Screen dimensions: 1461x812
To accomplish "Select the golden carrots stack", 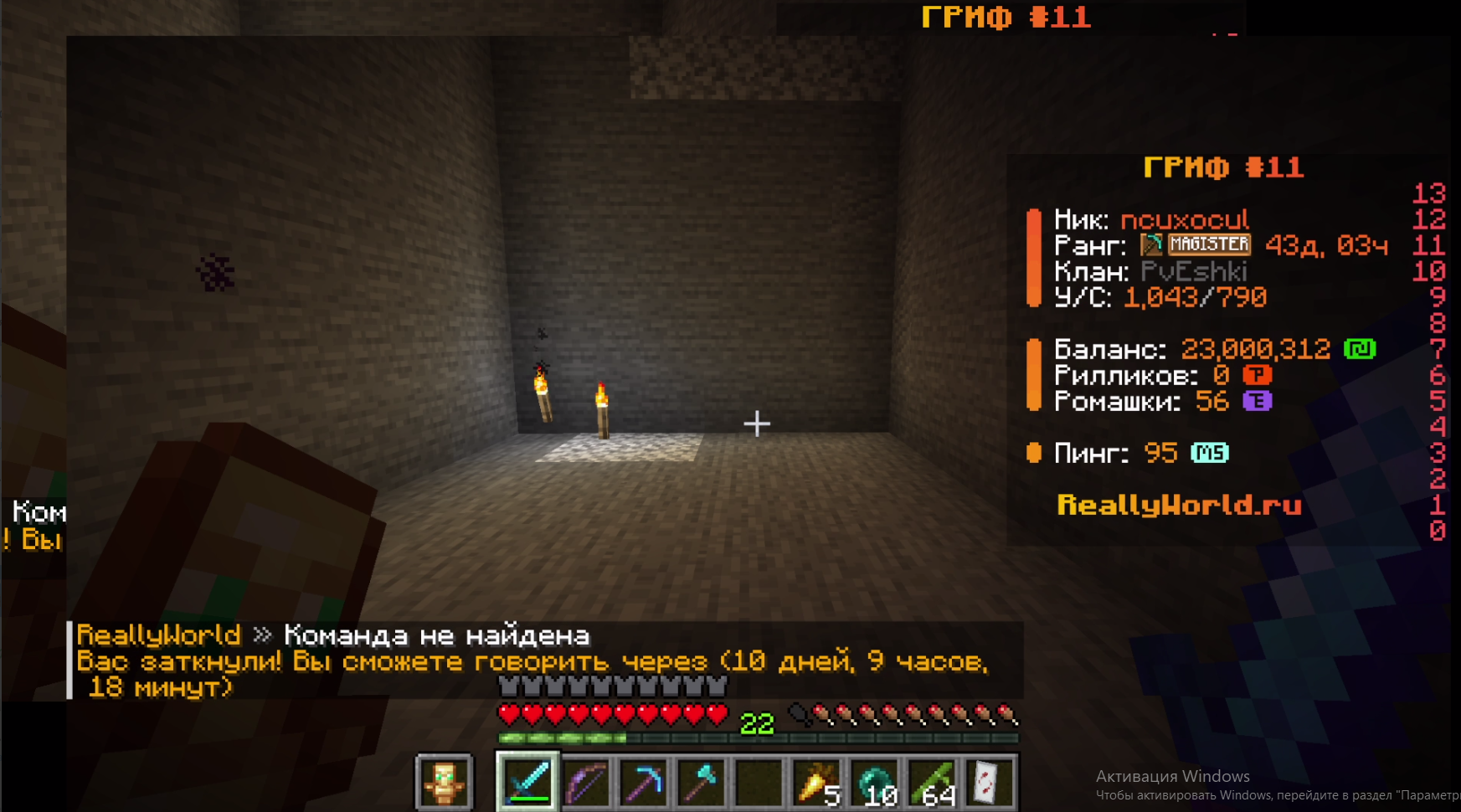I will coord(817,783).
